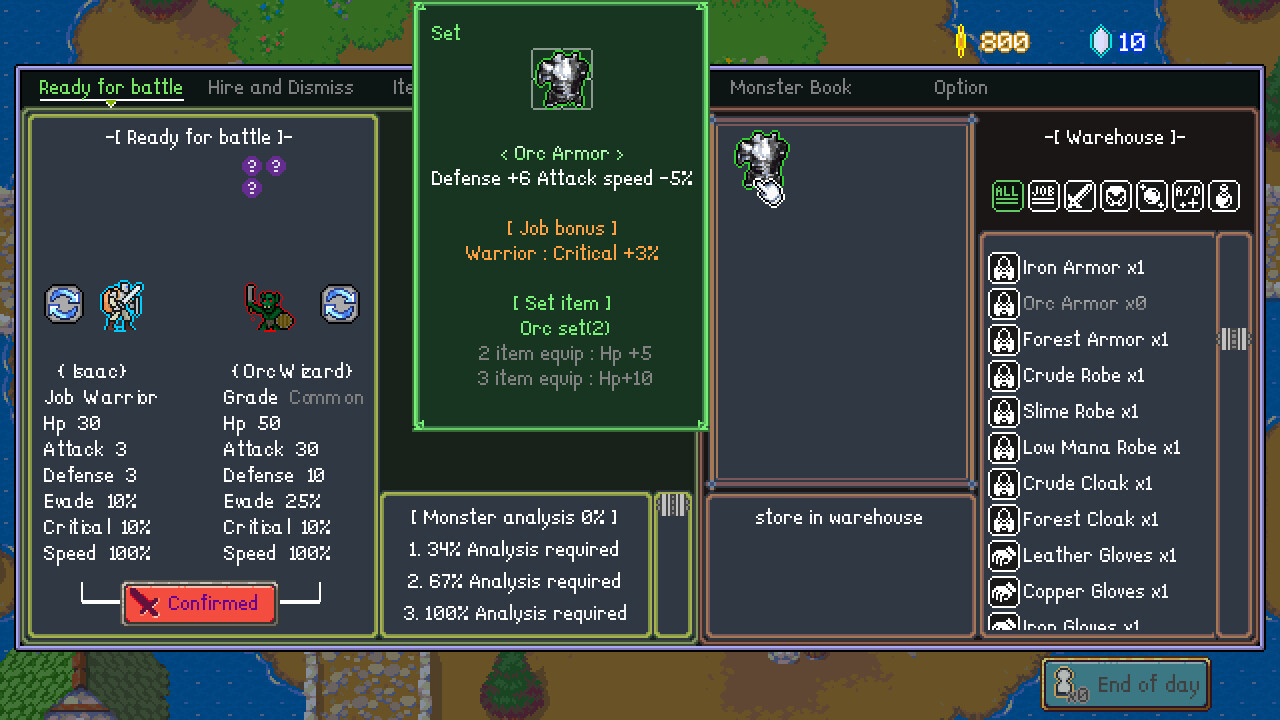Image resolution: width=1280 pixels, height=720 pixels.
Task: Click the store in warehouse area
Action: coord(839,517)
